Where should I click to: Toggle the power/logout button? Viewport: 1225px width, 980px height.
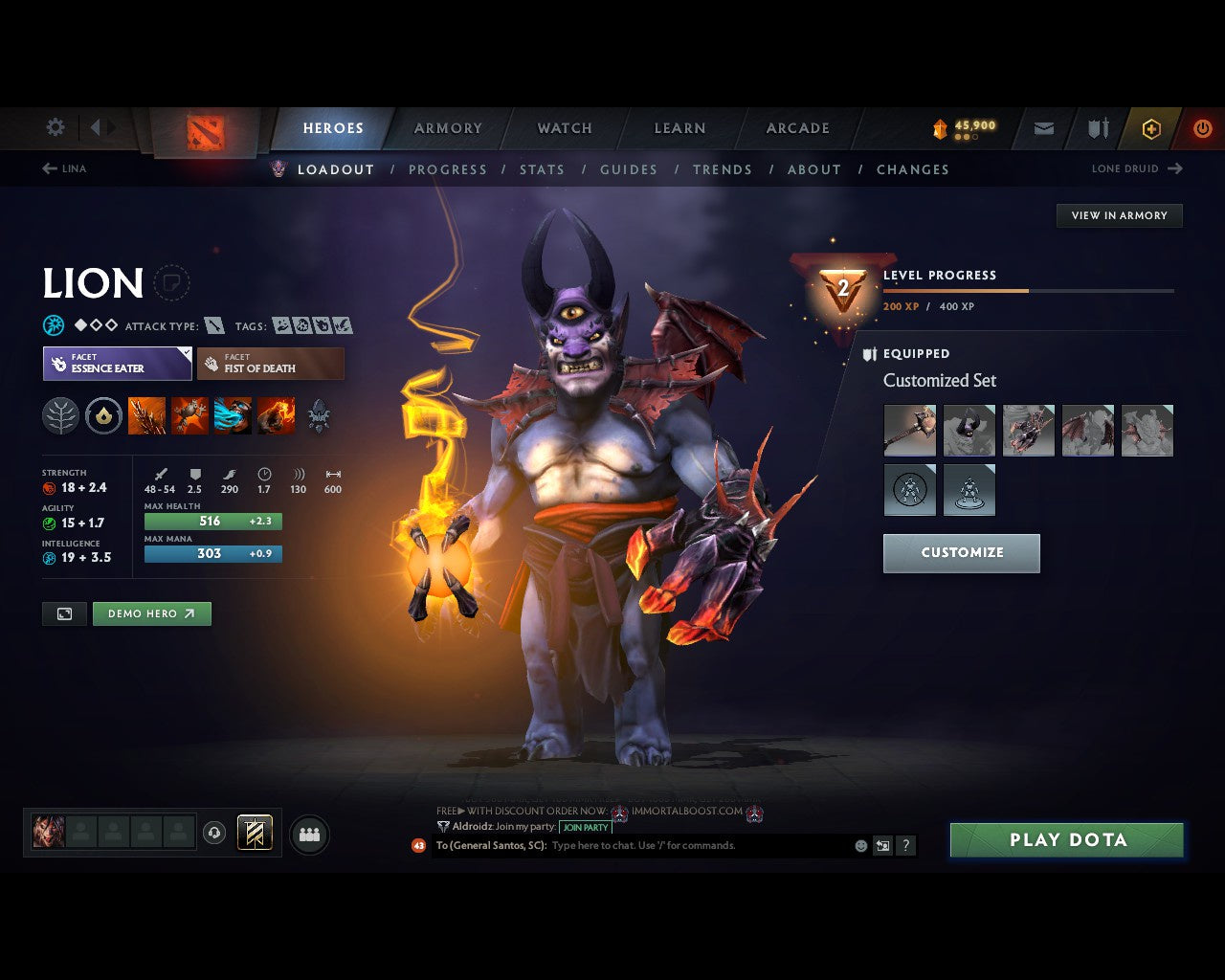[x=1203, y=128]
